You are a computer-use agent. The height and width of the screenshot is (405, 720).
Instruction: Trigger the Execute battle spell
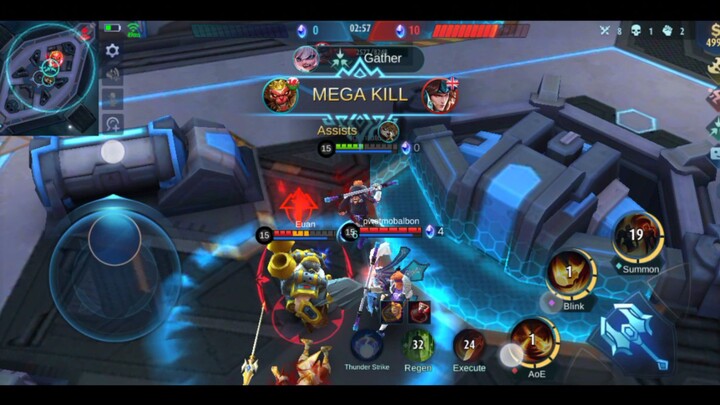469,346
